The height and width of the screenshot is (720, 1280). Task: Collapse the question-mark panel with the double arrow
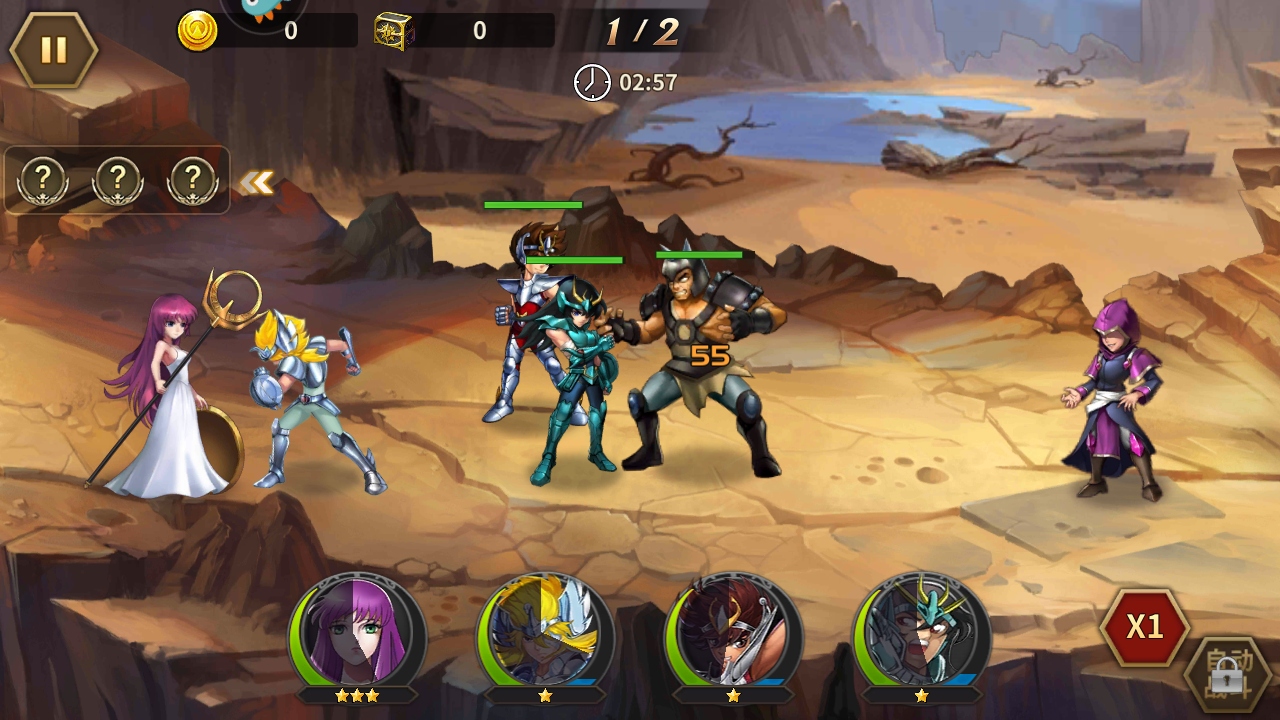point(257,182)
